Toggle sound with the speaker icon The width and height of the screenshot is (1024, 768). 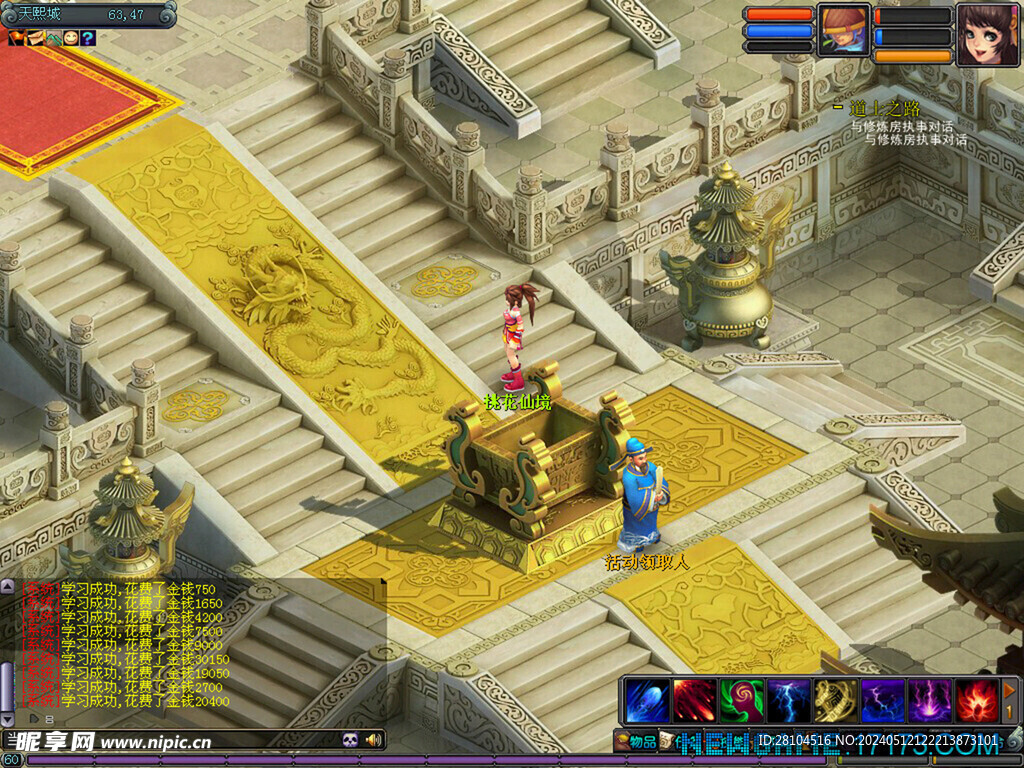[374, 740]
